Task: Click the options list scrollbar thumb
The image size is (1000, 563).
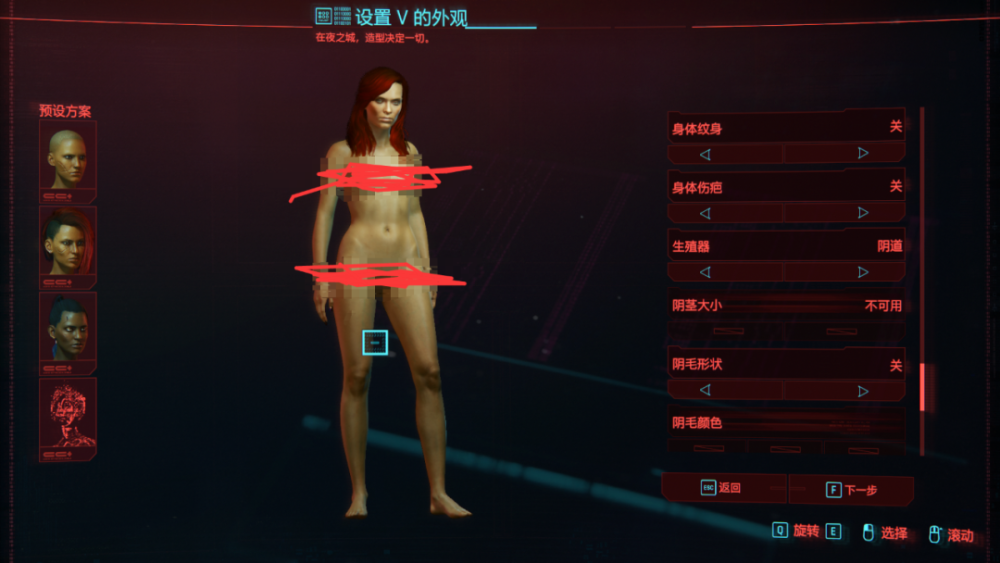Action: (x=923, y=387)
